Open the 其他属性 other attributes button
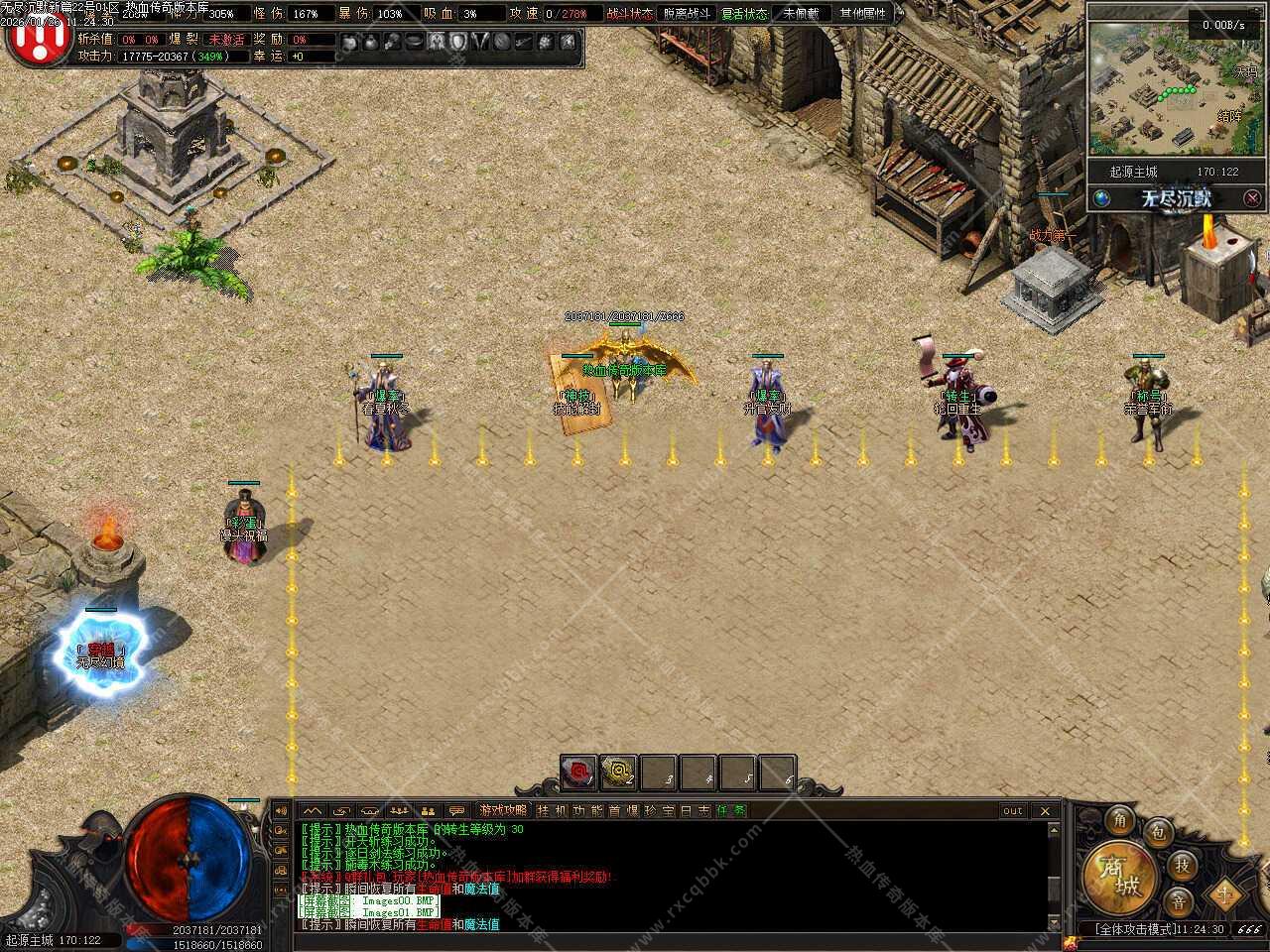1270x952 pixels. (863, 14)
